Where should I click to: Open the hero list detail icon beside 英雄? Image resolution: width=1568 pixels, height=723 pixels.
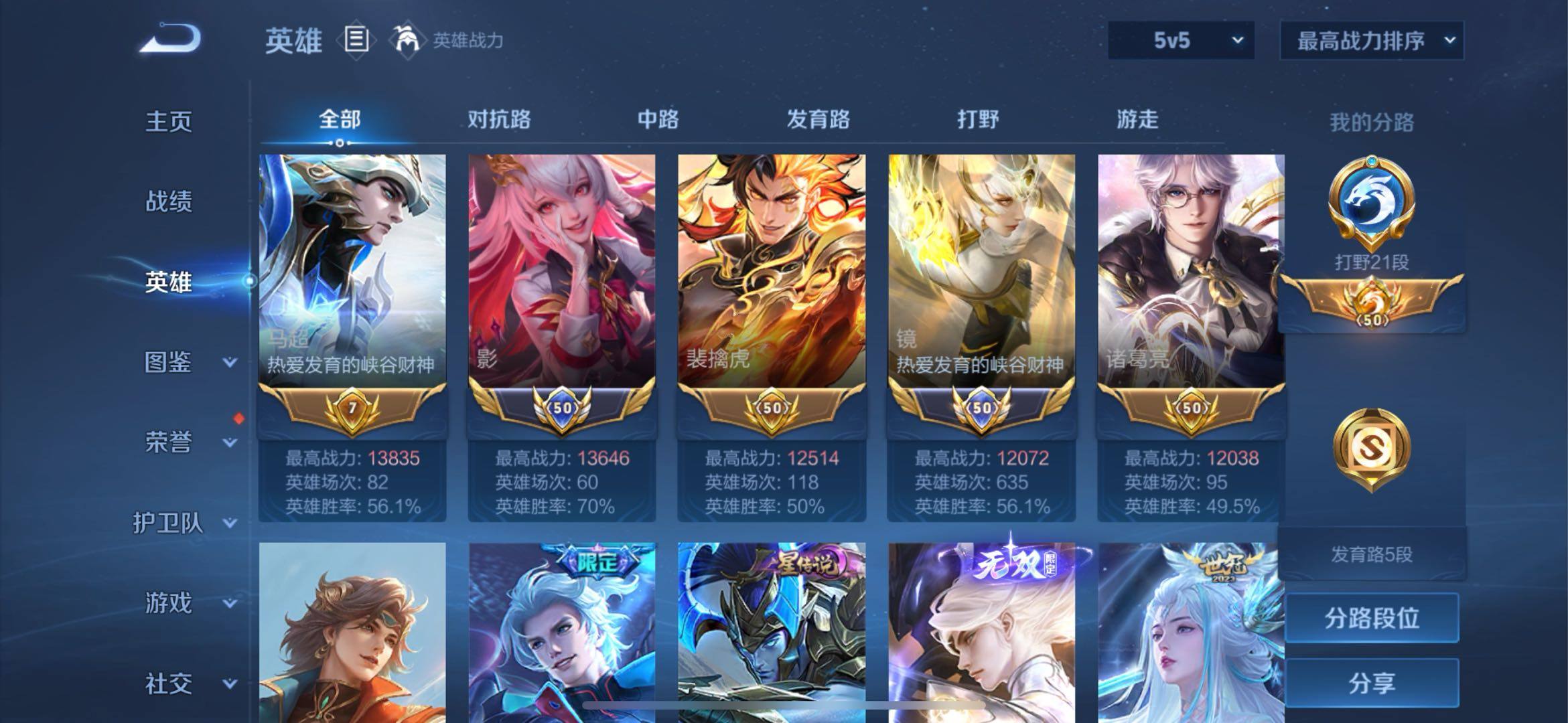(x=356, y=40)
